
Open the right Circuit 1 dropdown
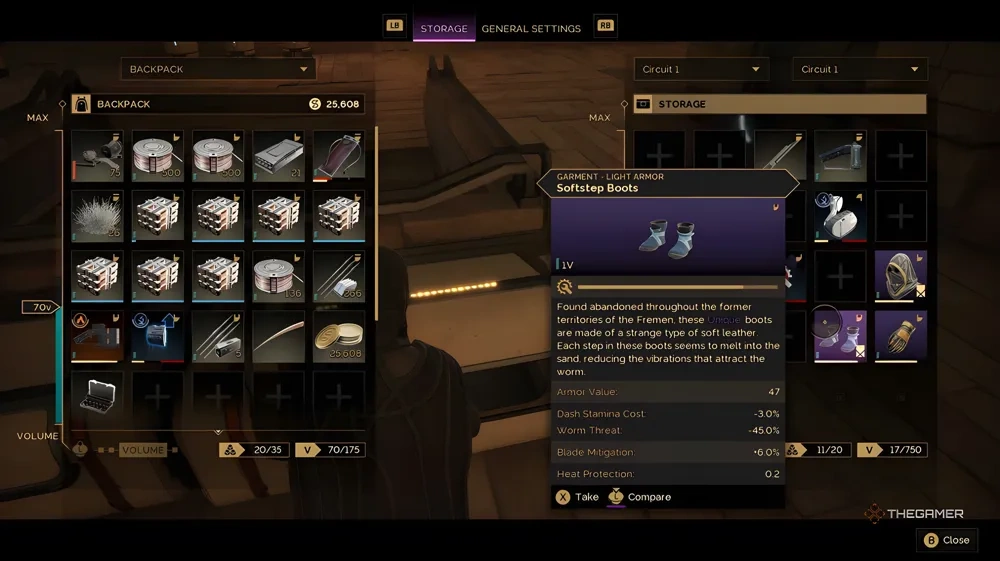(860, 69)
